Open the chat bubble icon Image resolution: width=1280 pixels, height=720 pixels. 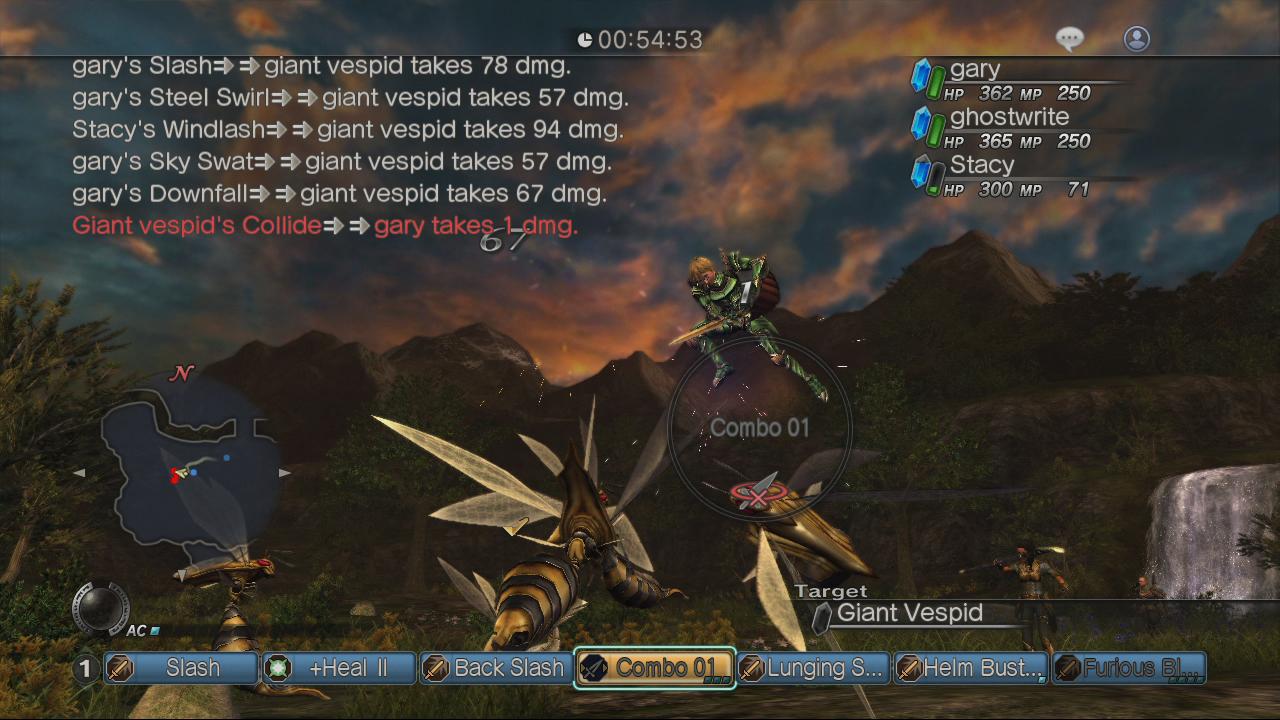[x=1069, y=37]
